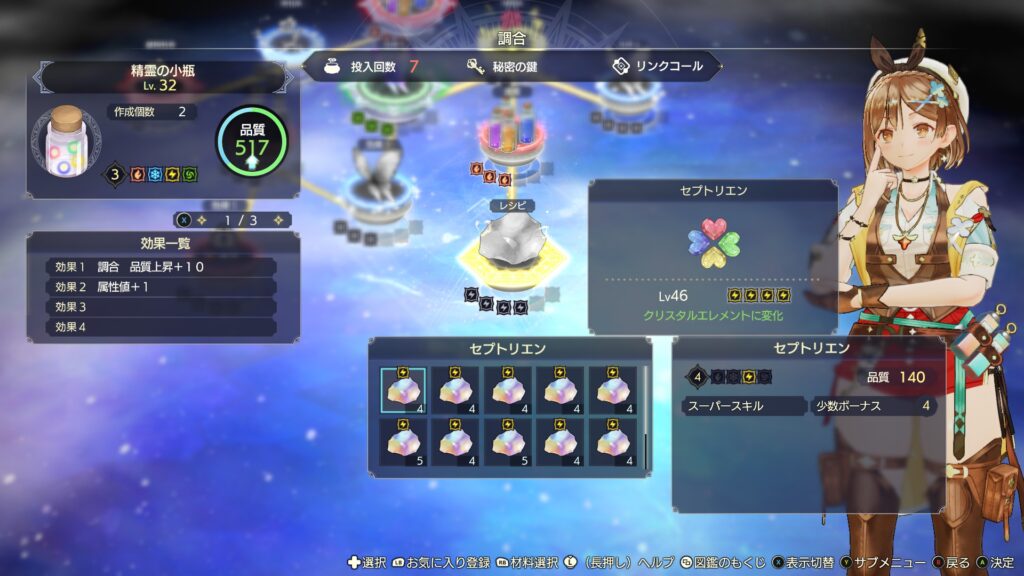
Task: Select 効果1 調合 品質上昇+10 row
Action: 162,267
